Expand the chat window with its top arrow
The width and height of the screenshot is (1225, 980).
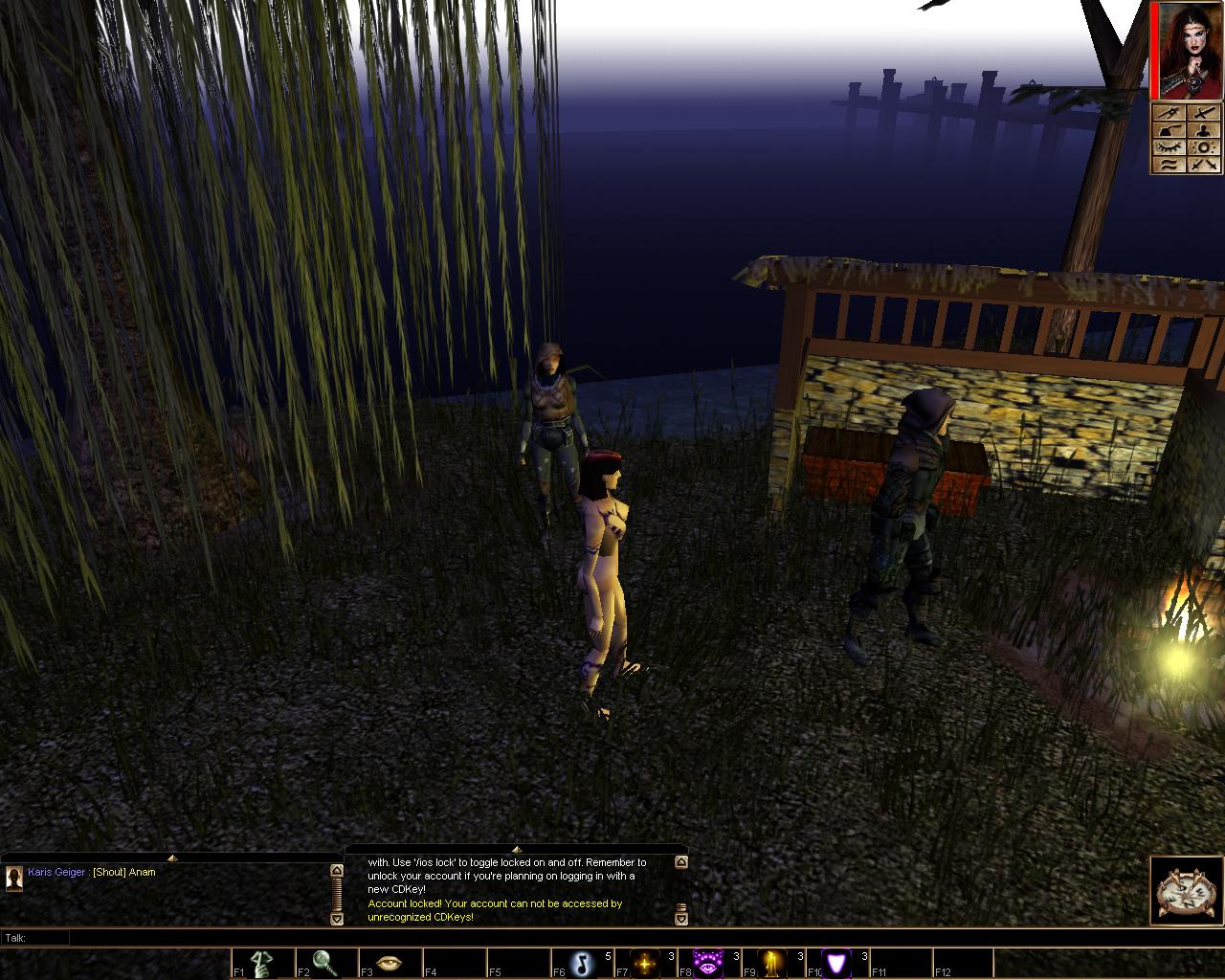click(171, 857)
